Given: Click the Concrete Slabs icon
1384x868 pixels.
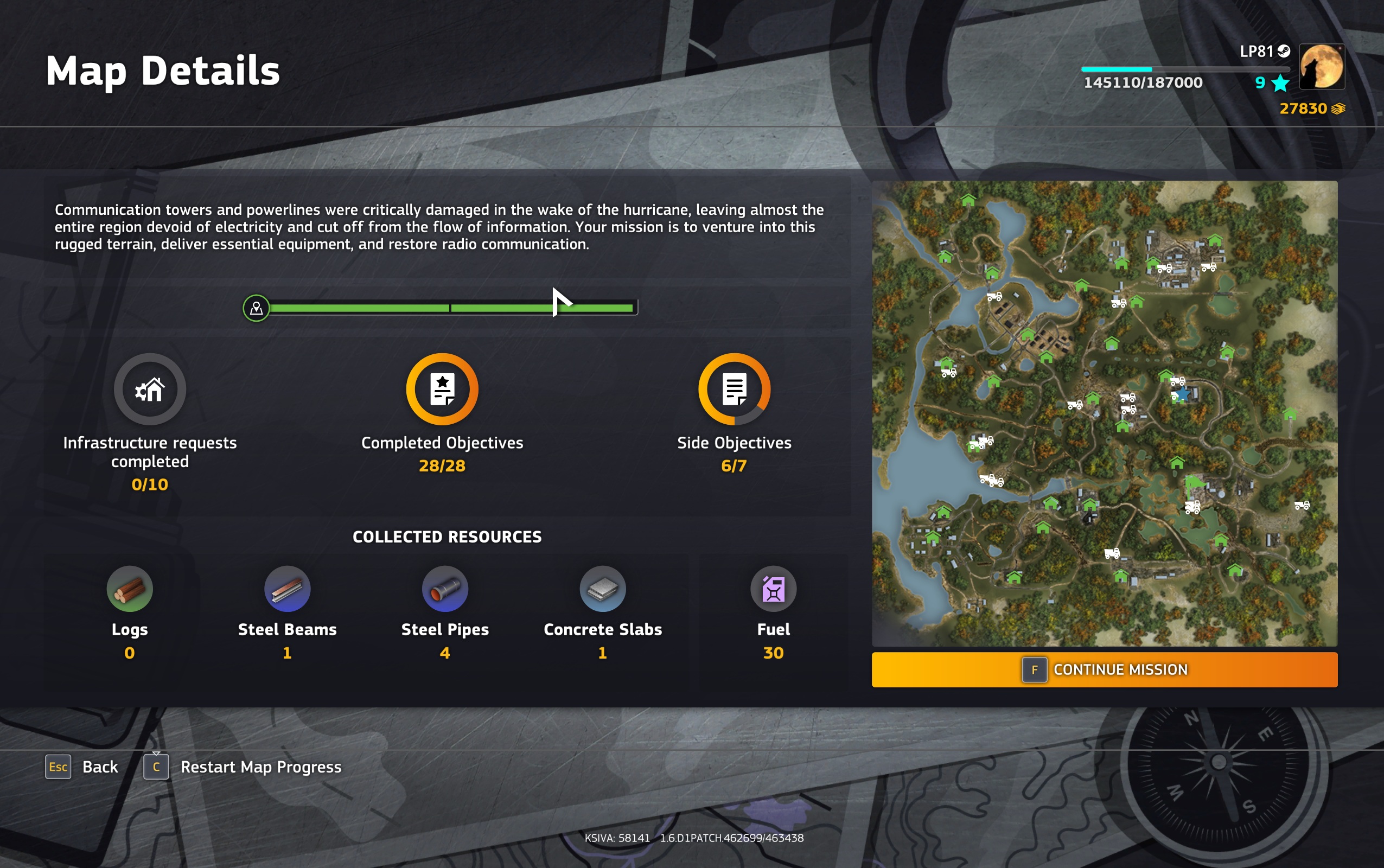Looking at the screenshot, I should 602,589.
